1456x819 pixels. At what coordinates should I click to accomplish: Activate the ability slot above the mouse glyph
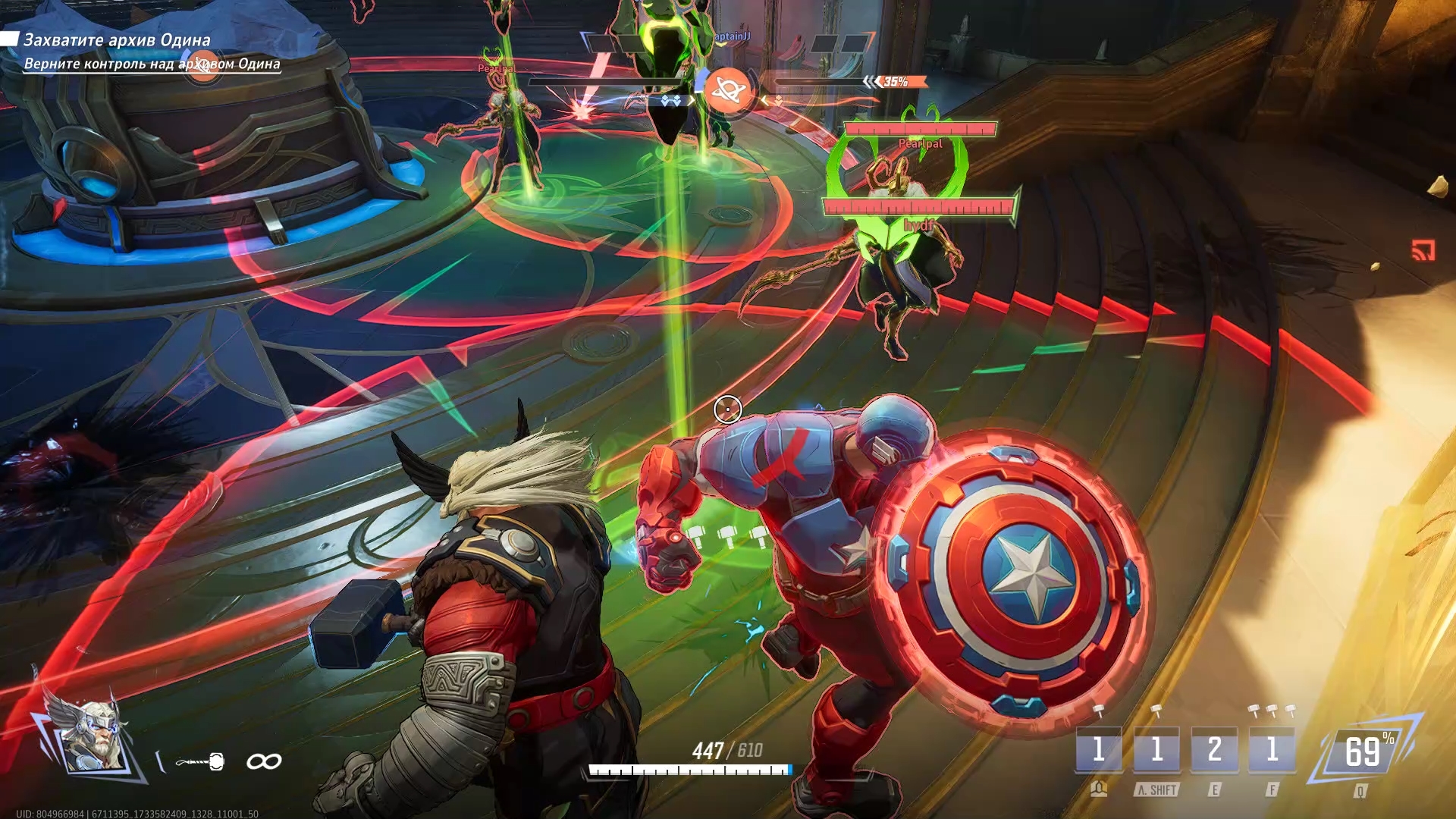click(1099, 750)
